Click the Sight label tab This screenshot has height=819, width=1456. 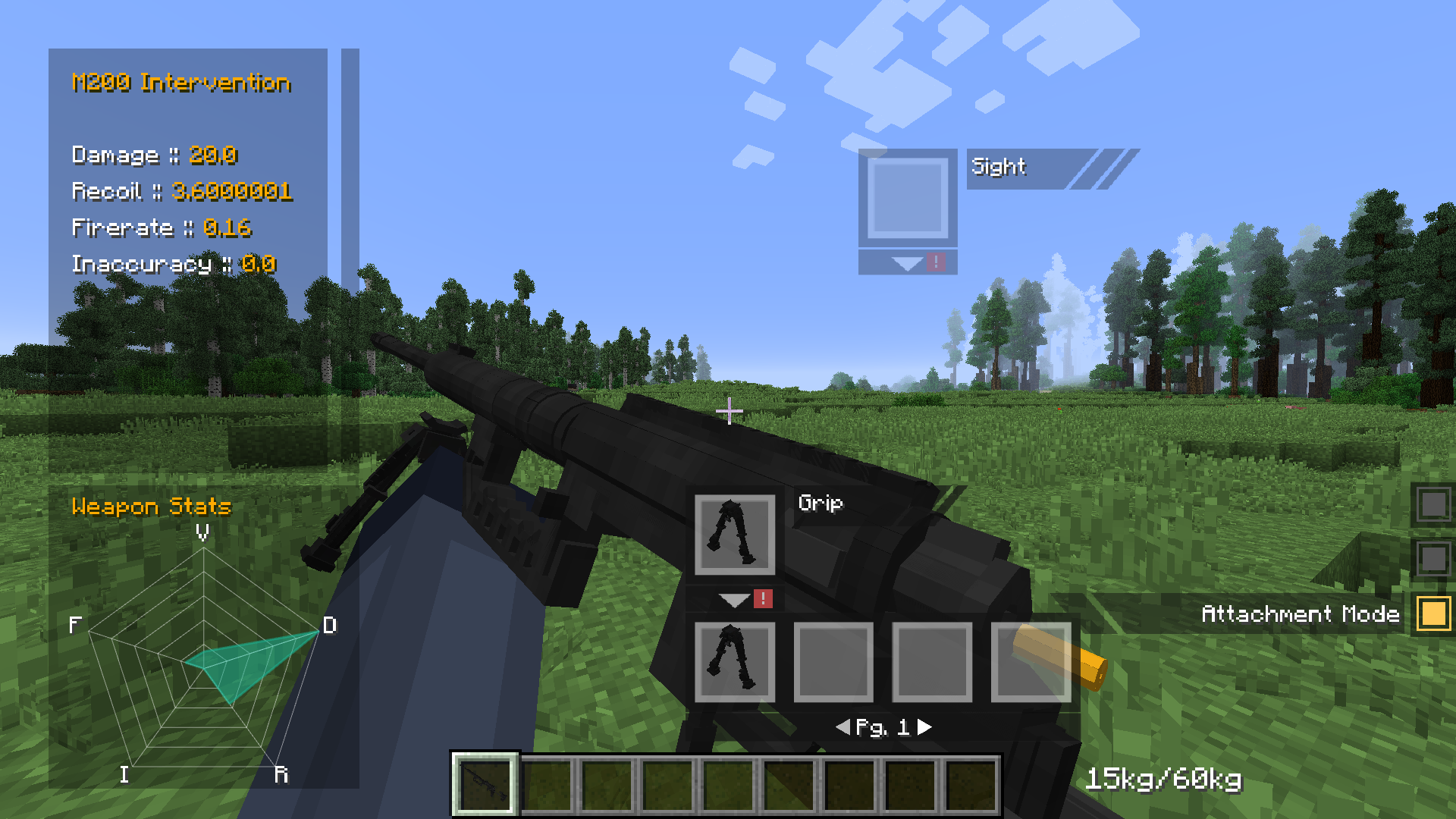pos(999,166)
